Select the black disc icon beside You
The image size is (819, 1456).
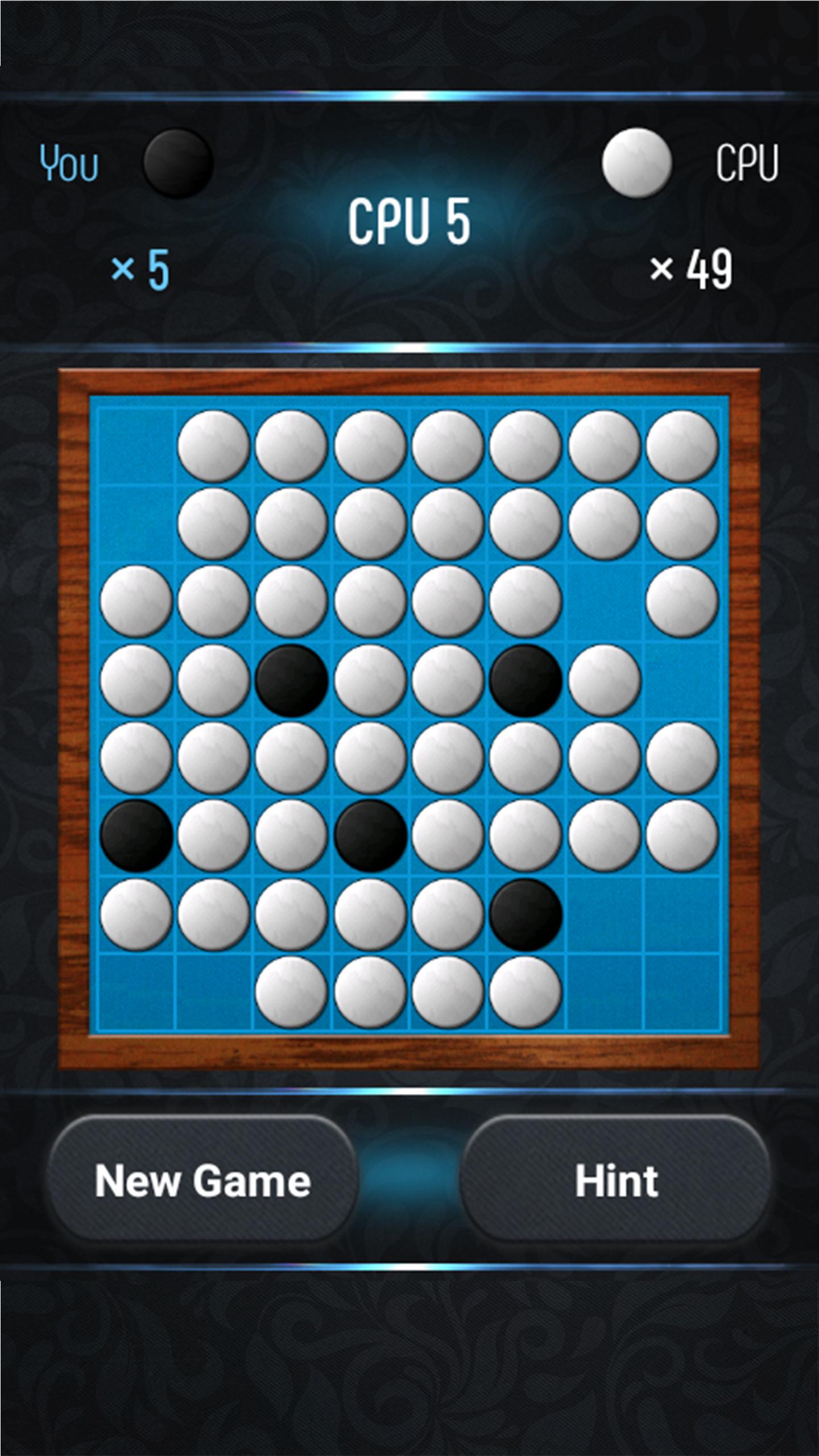176,162
